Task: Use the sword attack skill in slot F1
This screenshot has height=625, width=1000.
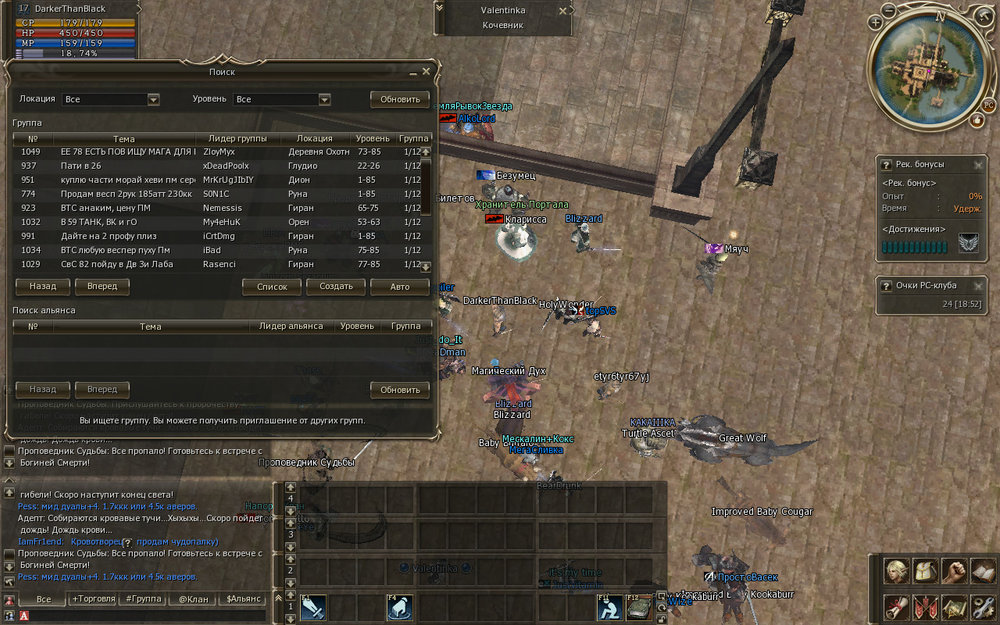Action: [x=313, y=607]
